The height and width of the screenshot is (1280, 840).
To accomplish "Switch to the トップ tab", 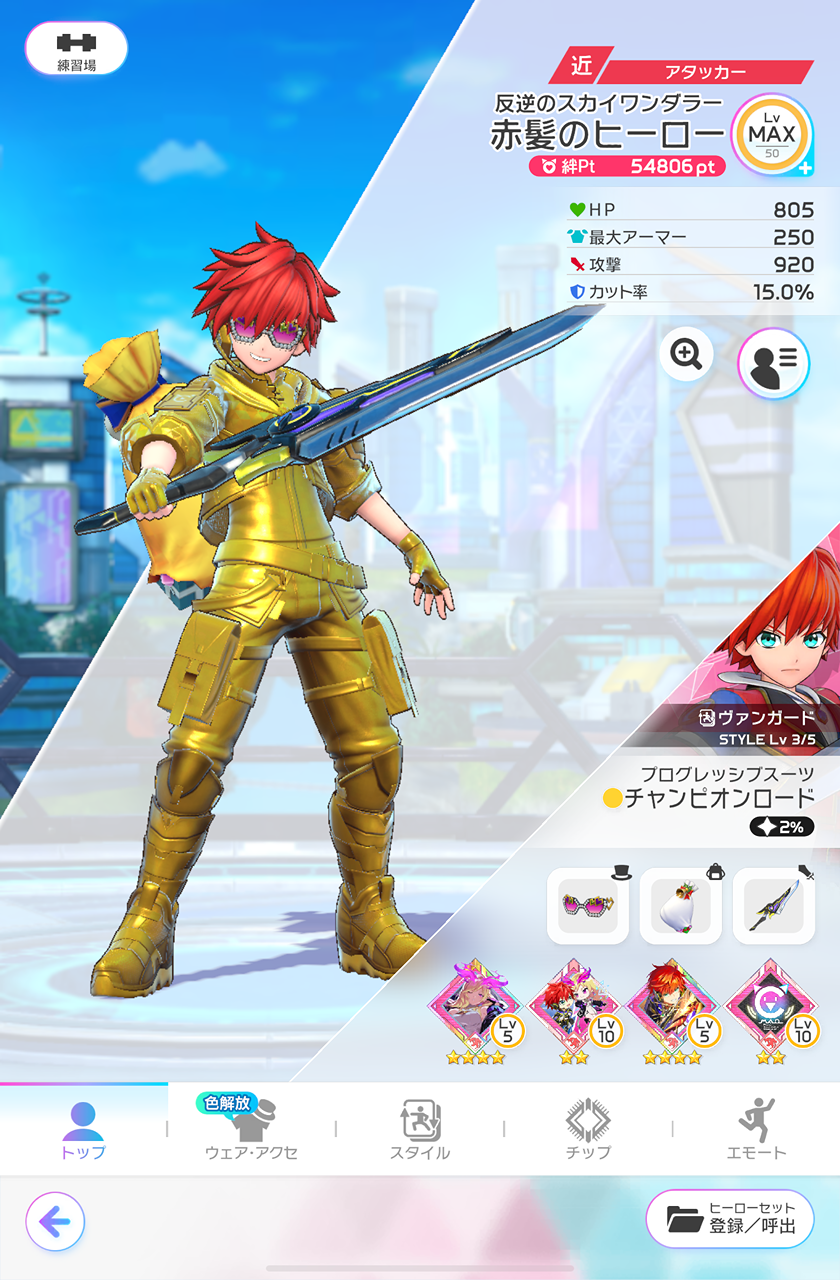I will [84, 1129].
